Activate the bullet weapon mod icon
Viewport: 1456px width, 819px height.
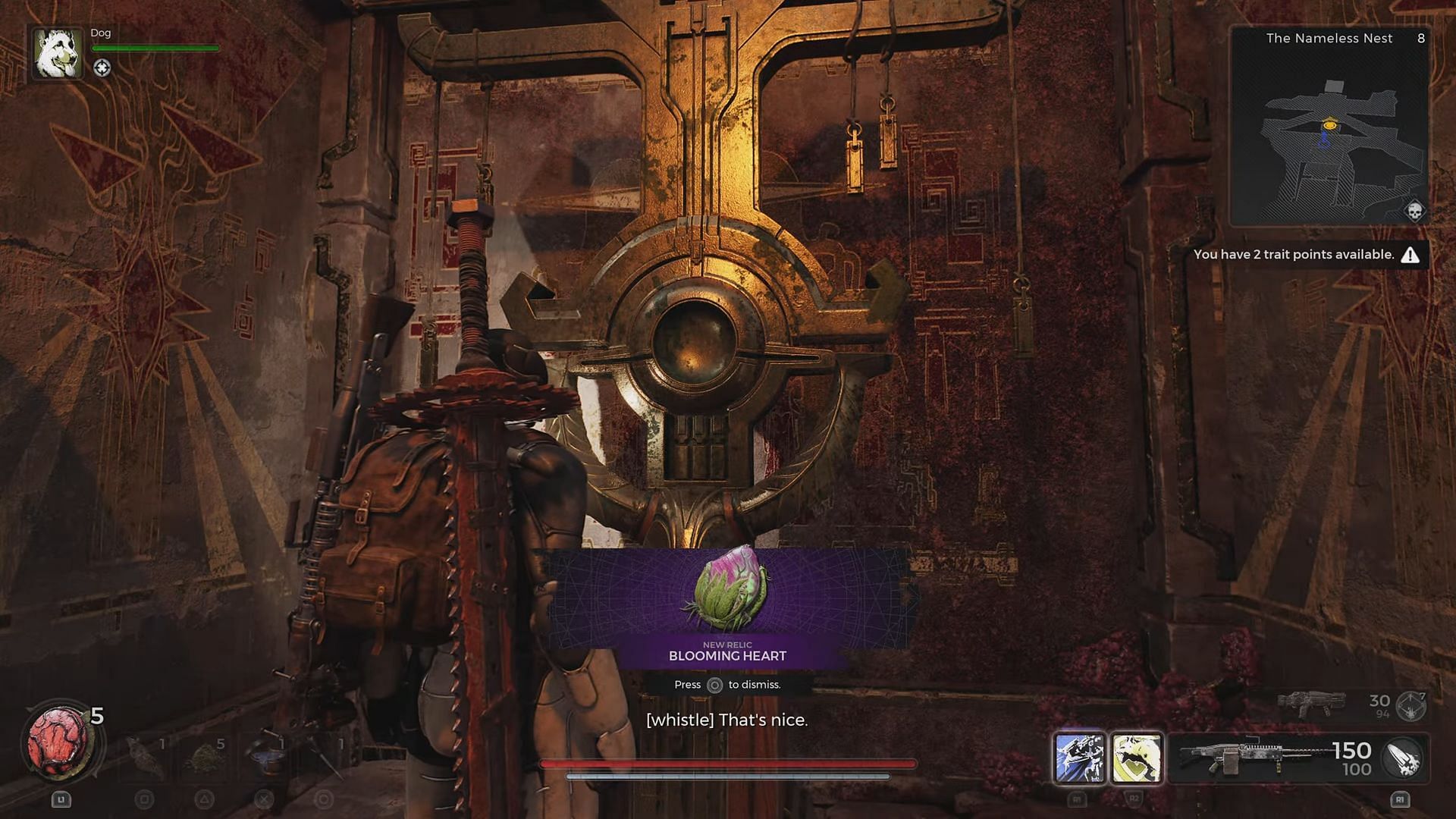click(1402, 758)
